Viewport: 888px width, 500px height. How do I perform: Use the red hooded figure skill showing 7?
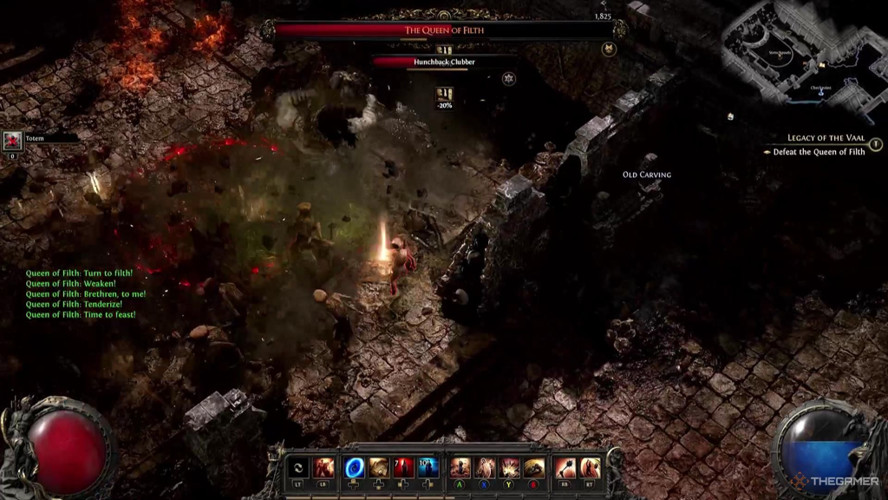(x=403, y=467)
